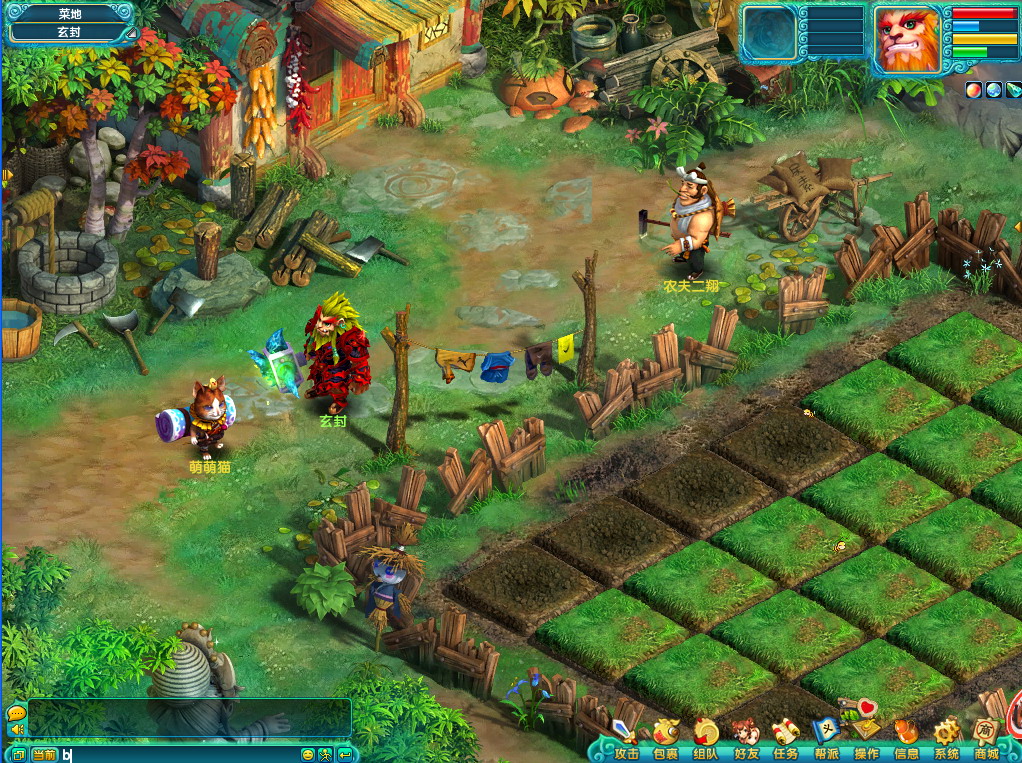Click the lion character portrait
Viewport: 1022px width, 763px height.
pyautogui.click(x=906, y=39)
